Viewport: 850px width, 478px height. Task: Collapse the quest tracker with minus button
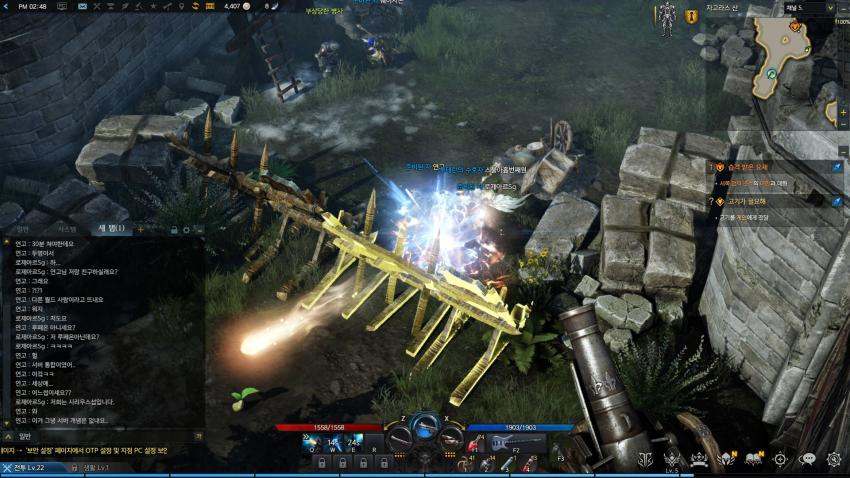[x=842, y=150]
